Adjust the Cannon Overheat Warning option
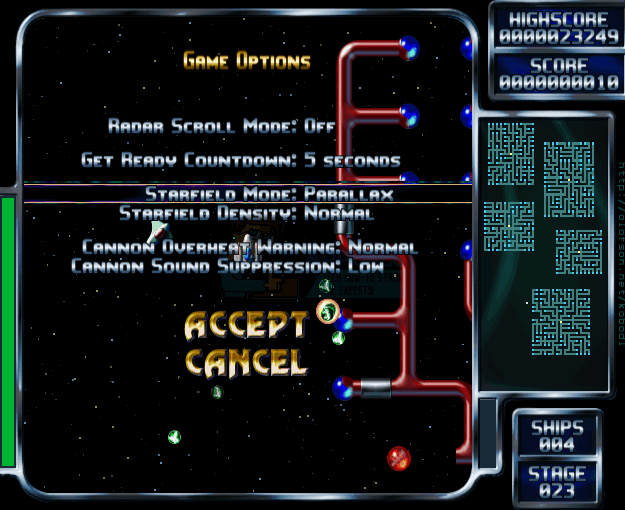 tap(249, 247)
